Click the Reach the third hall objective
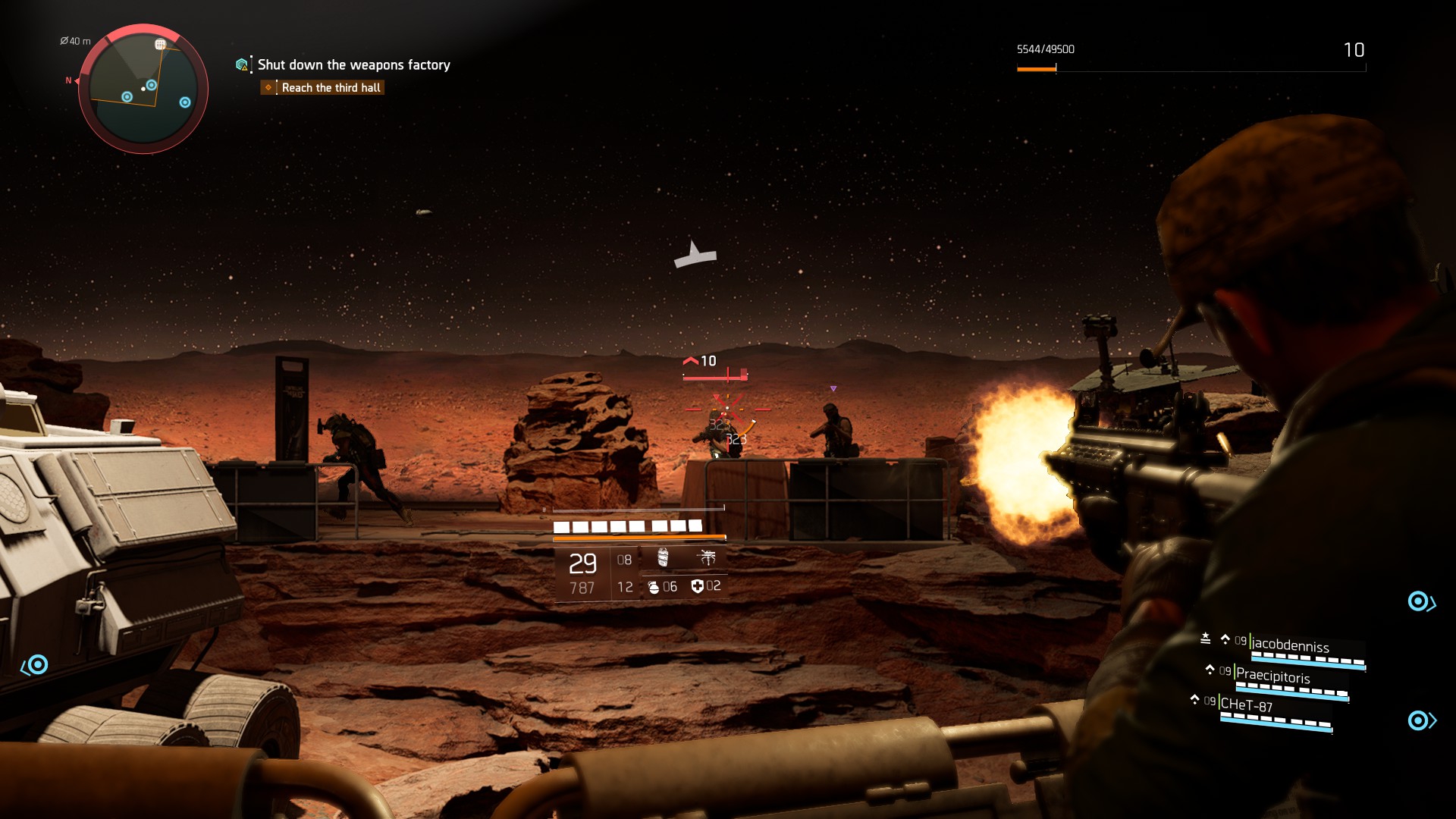This screenshot has width=1456, height=819. pos(331,88)
